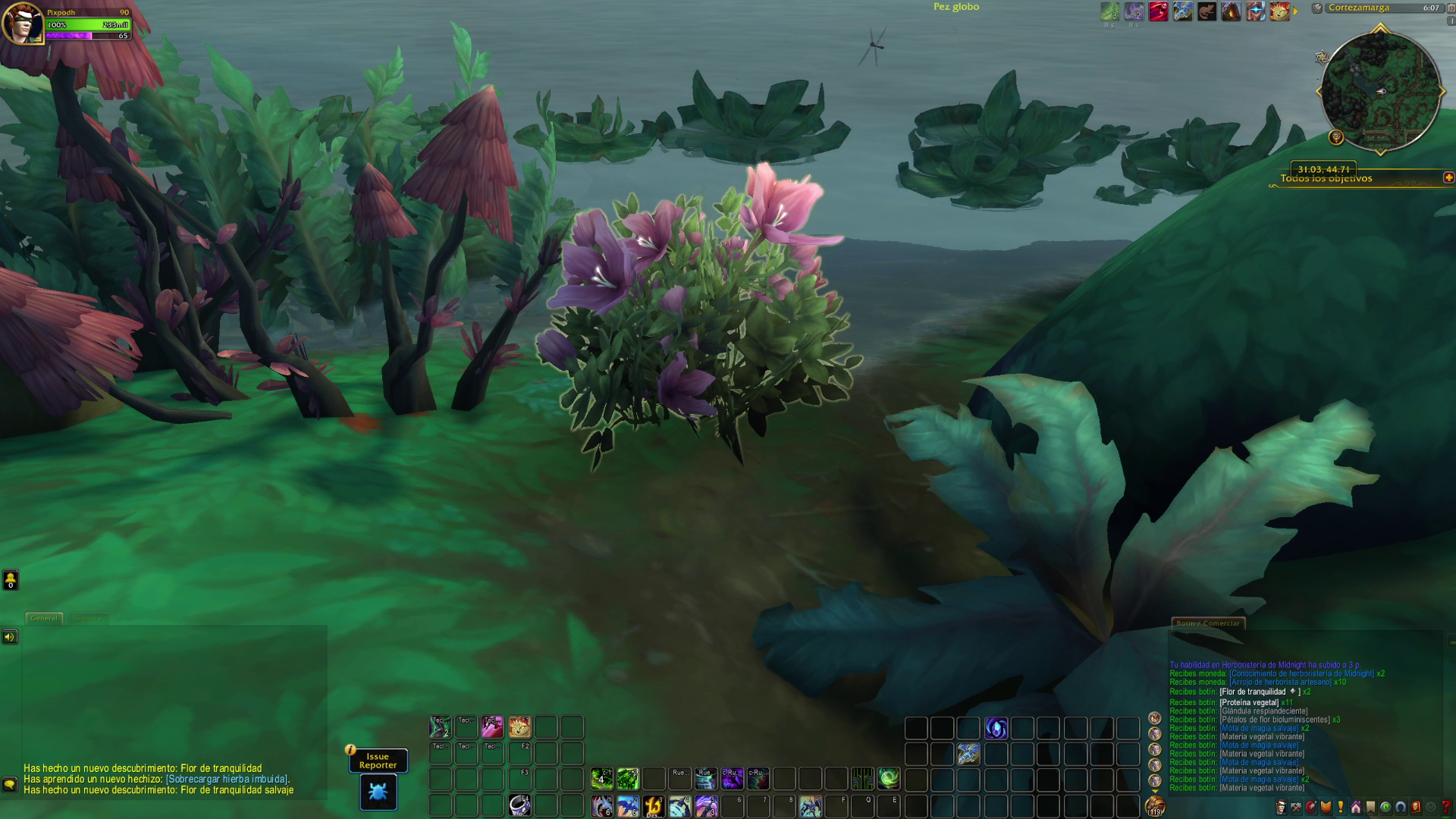Click the yellow cat-face buff icon
The image size is (1456, 819).
pos(1279,11)
